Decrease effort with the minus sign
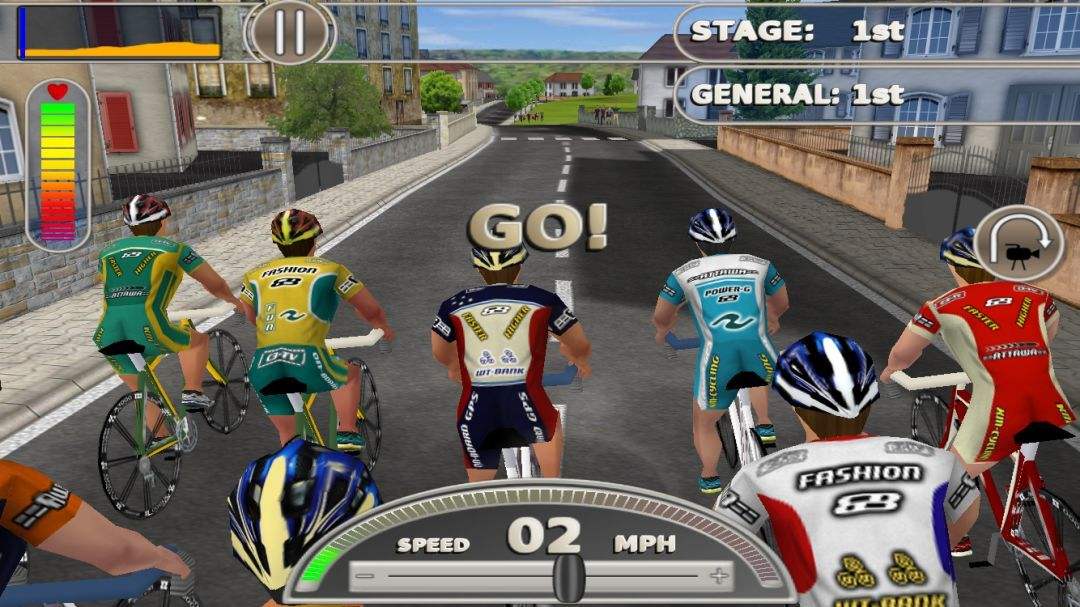The height and width of the screenshot is (607, 1080). click(x=366, y=577)
